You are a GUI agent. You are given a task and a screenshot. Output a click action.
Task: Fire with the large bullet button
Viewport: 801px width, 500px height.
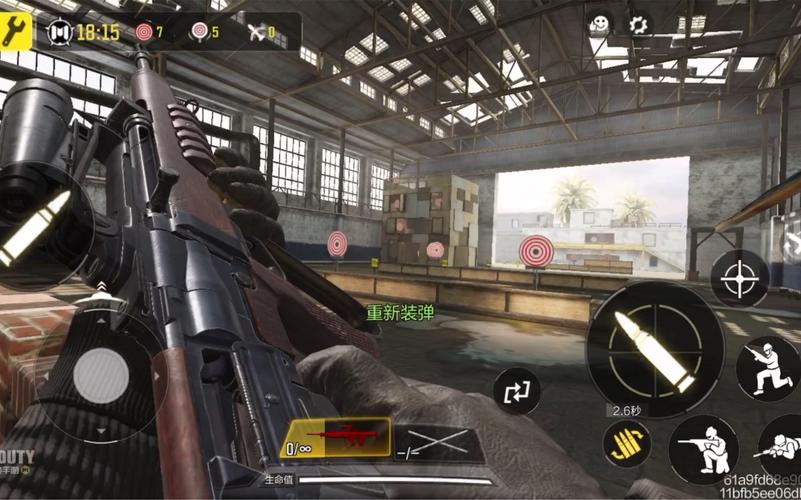pos(655,349)
